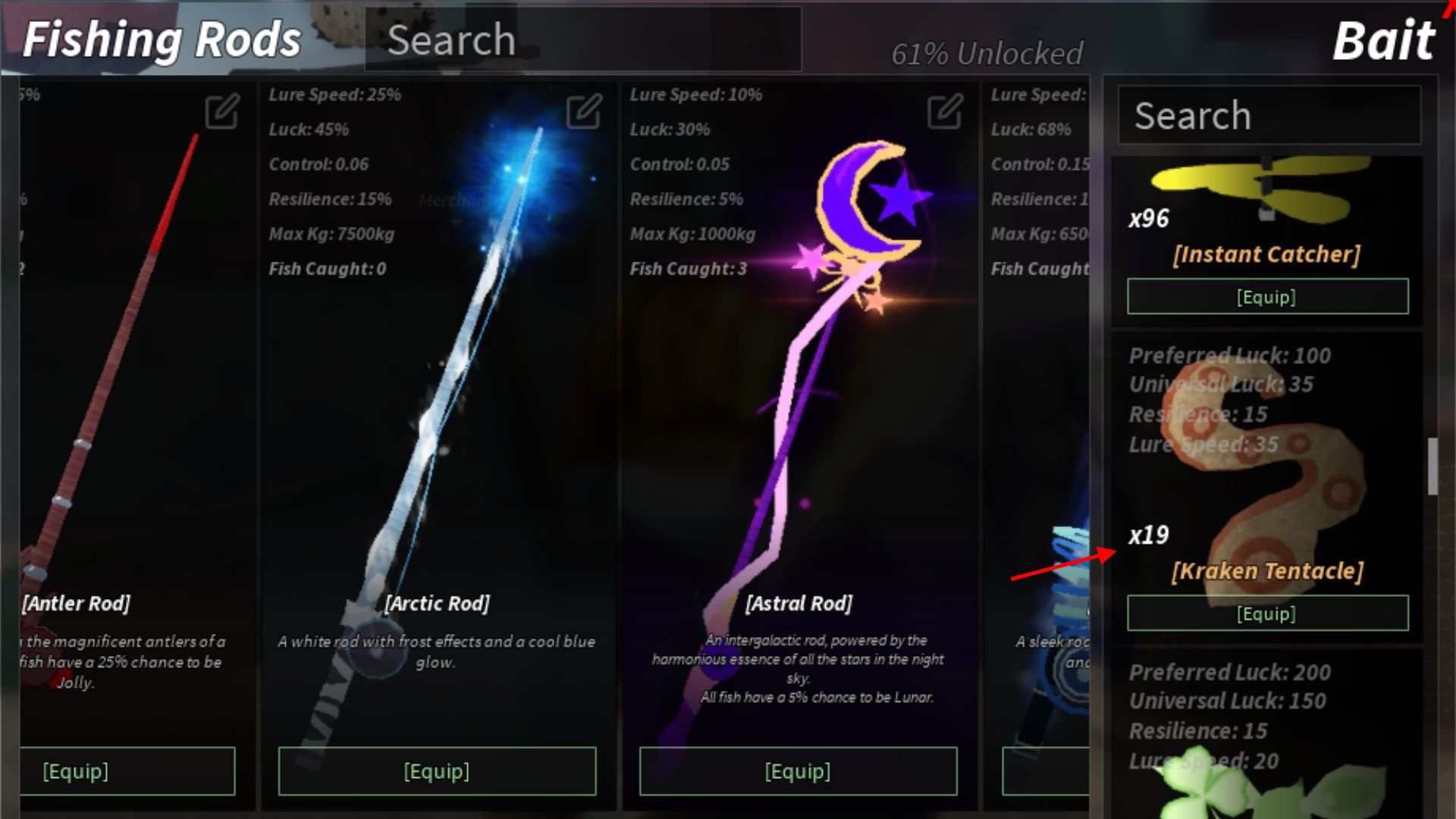Equip the Antler Rod
This screenshot has width=1456, height=819.
127,771
